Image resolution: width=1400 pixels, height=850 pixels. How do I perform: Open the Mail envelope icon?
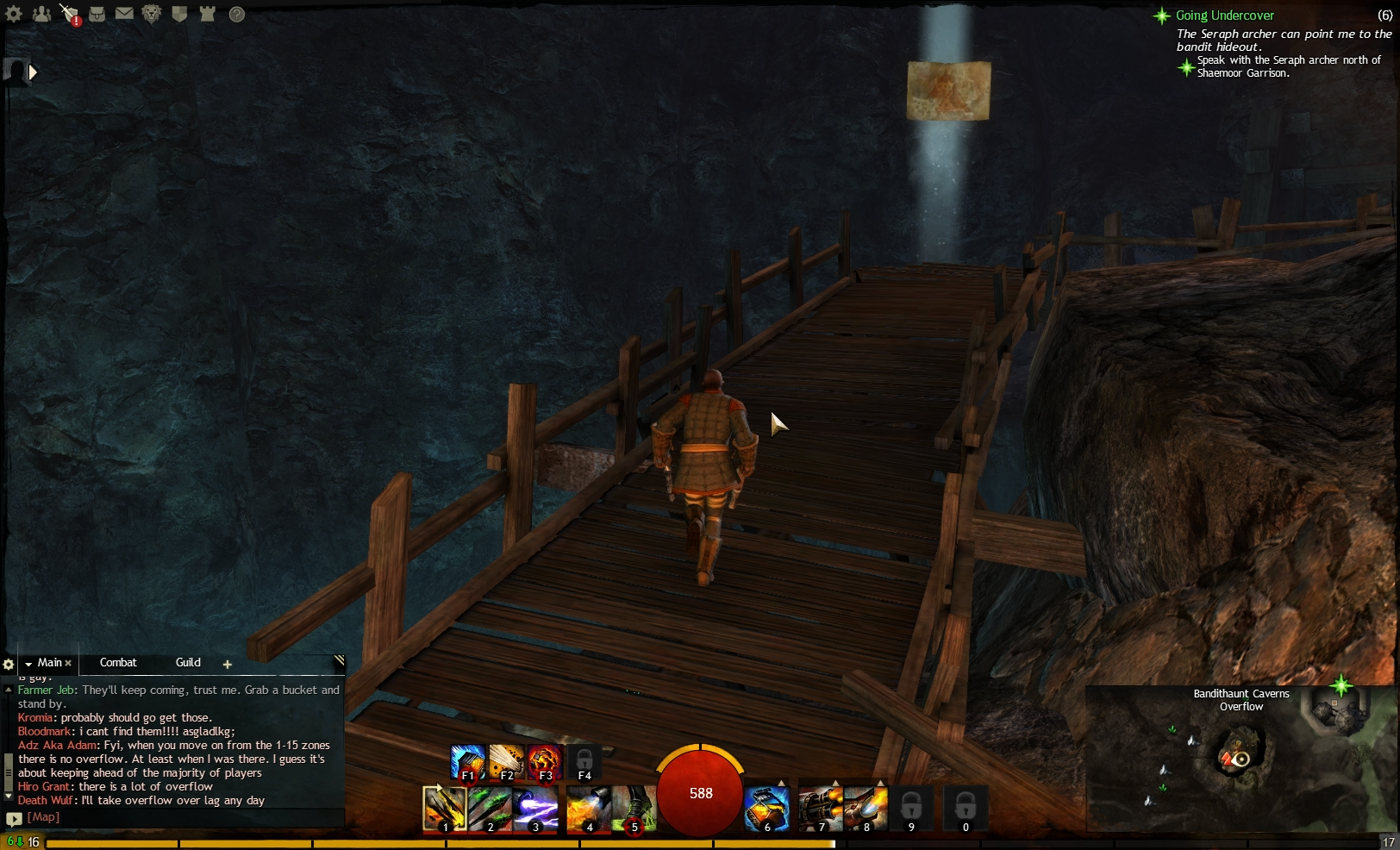tap(124, 15)
